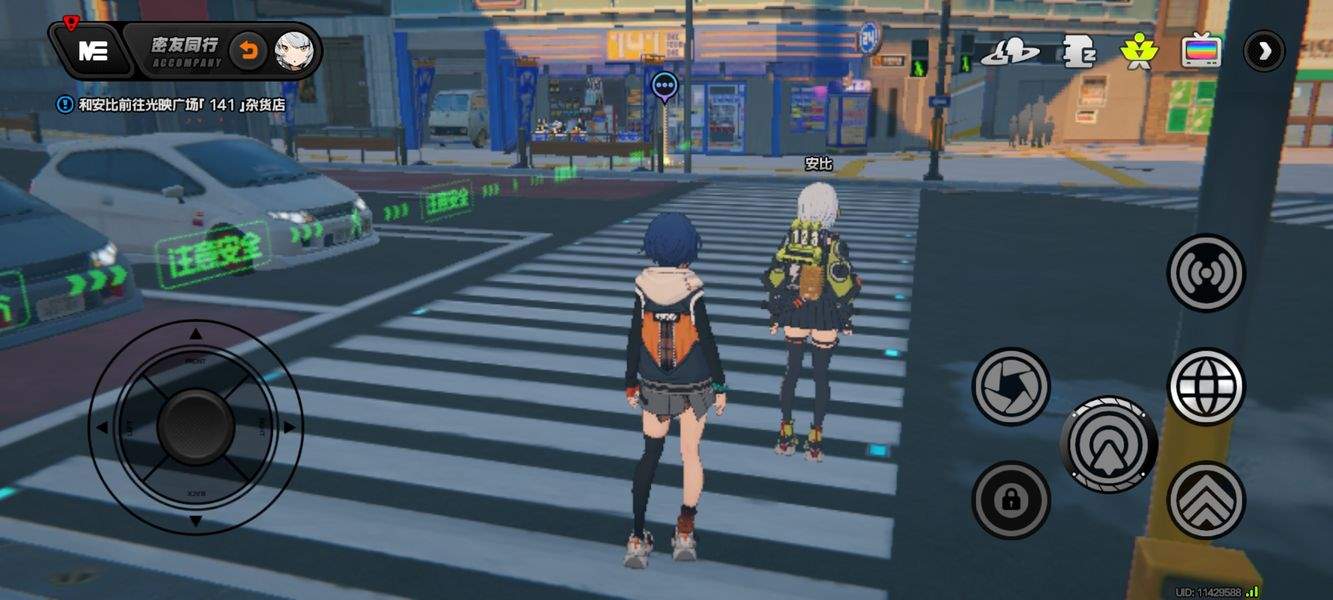Open the quest tracker about the 141 store
This screenshot has height=600, width=1333.
tap(170, 103)
